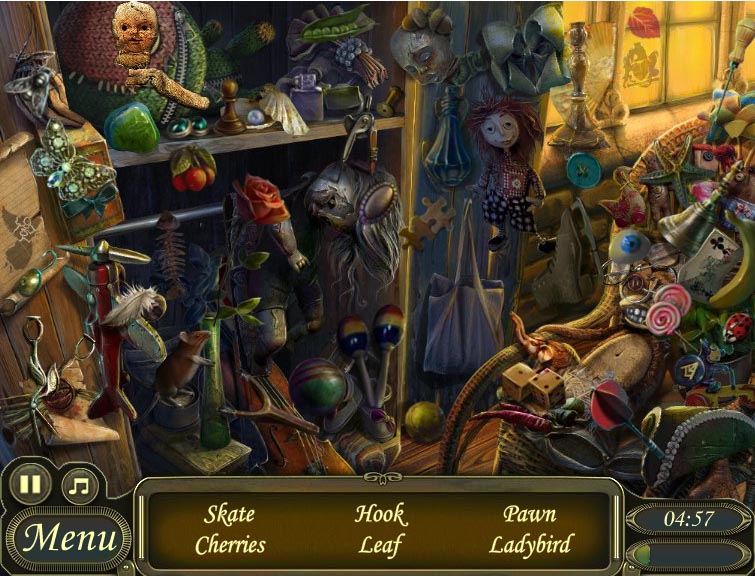Select the Skate entry in the item list
755x576 pixels.
(230, 515)
